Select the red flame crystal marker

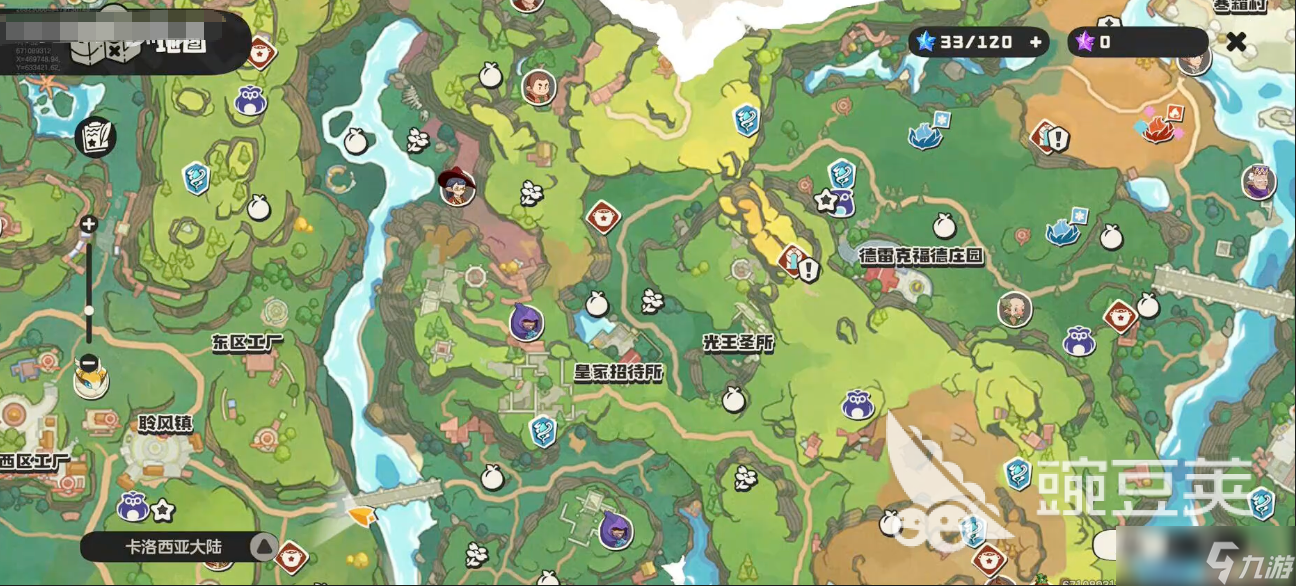pyautogui.click(x=1158, y=127)
